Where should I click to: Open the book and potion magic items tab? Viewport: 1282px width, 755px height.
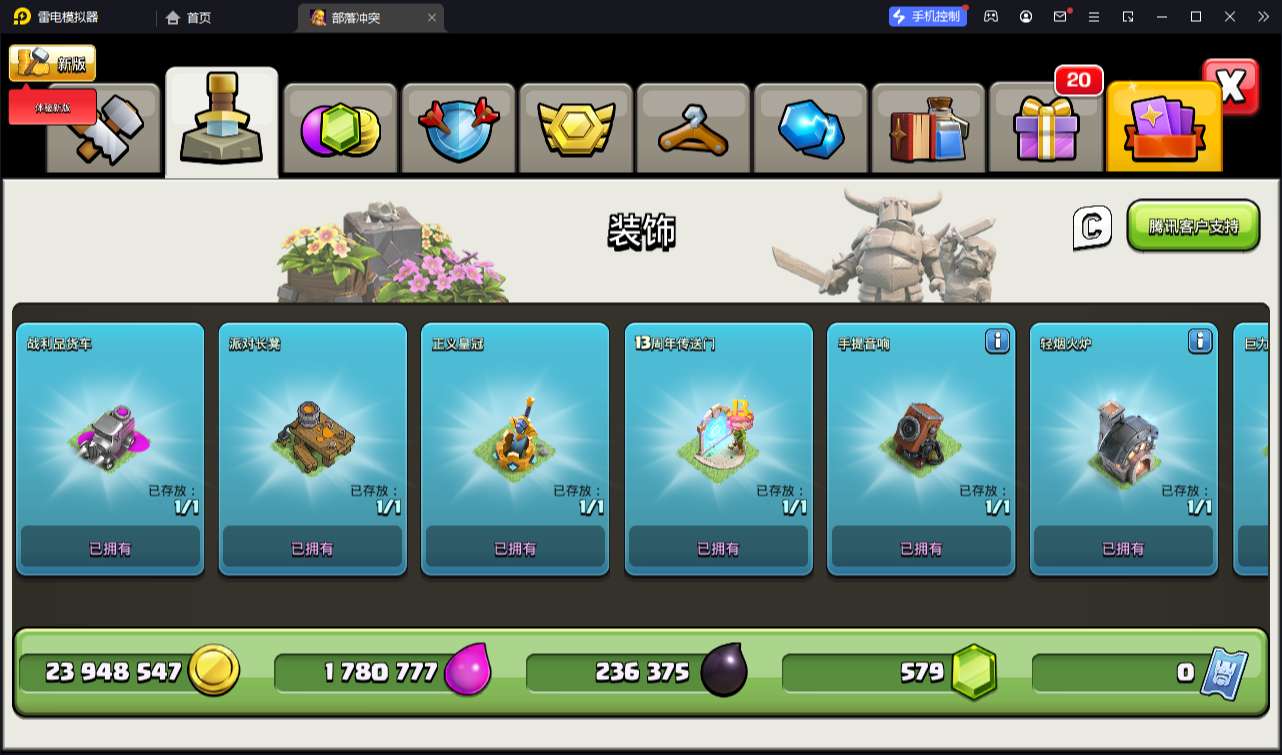pyautogui.click(x=928, y=130)
